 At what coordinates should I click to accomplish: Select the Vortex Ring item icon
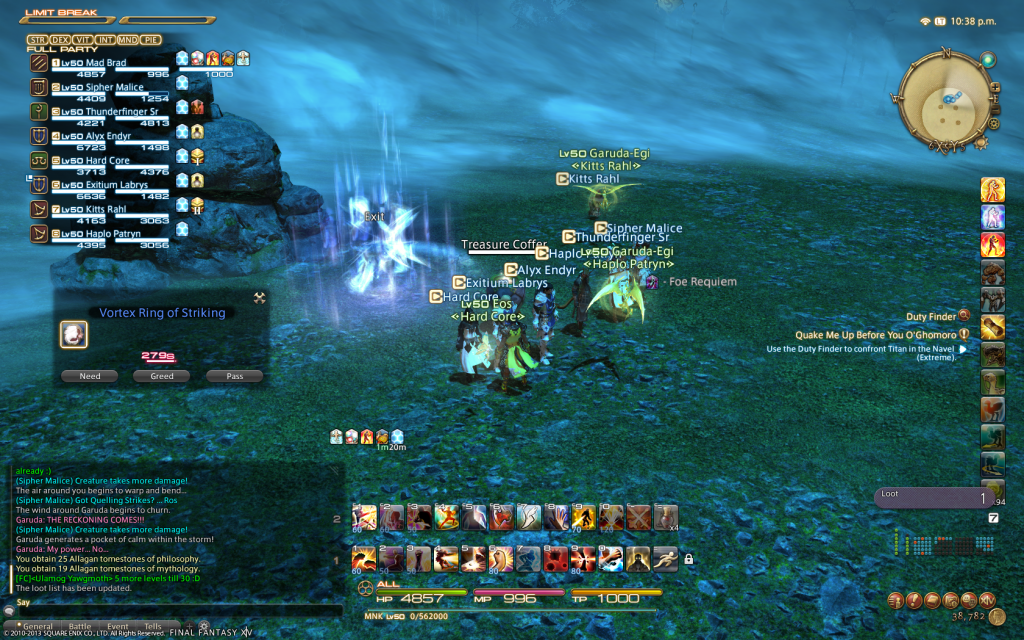pos(74,335)
